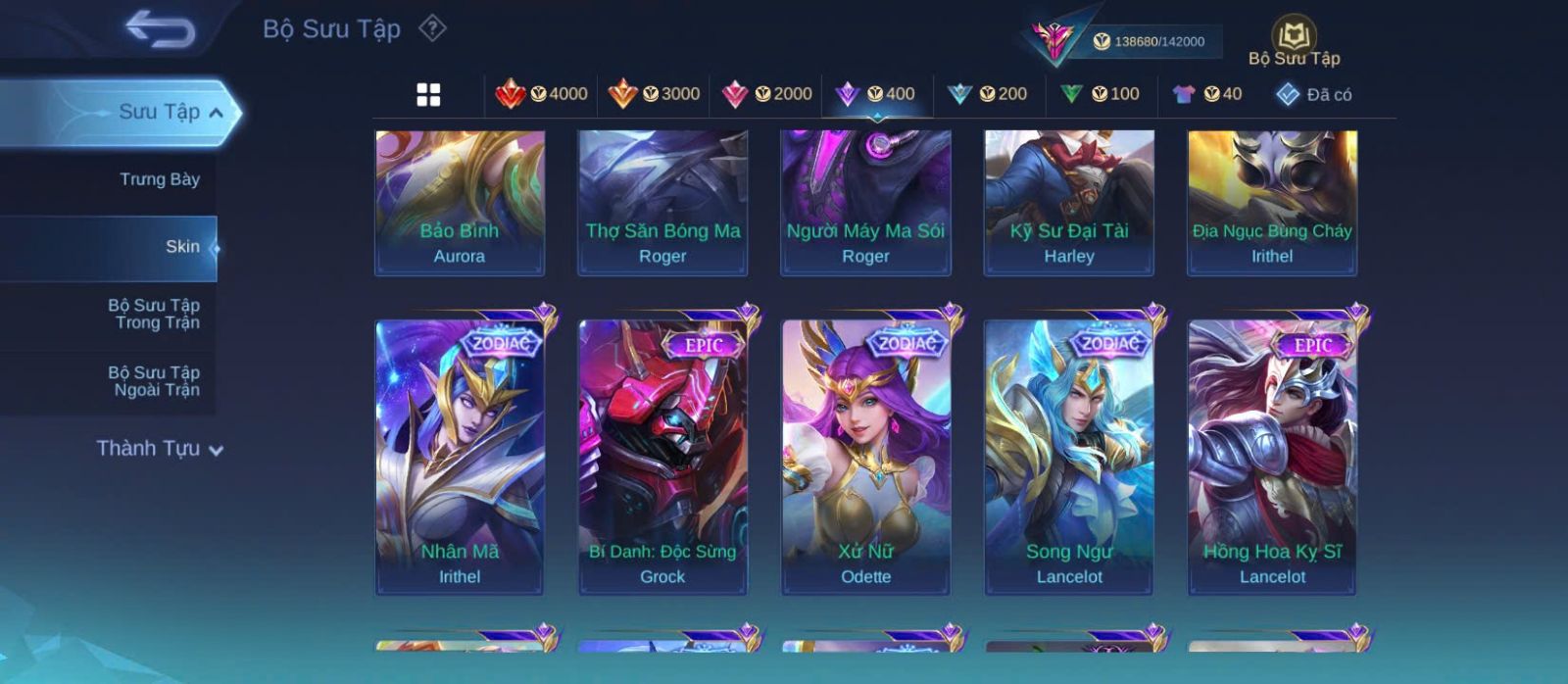Open the collection help question mark
The image size is (1568, 684).
pyautogui.click(x=432, y=28)
